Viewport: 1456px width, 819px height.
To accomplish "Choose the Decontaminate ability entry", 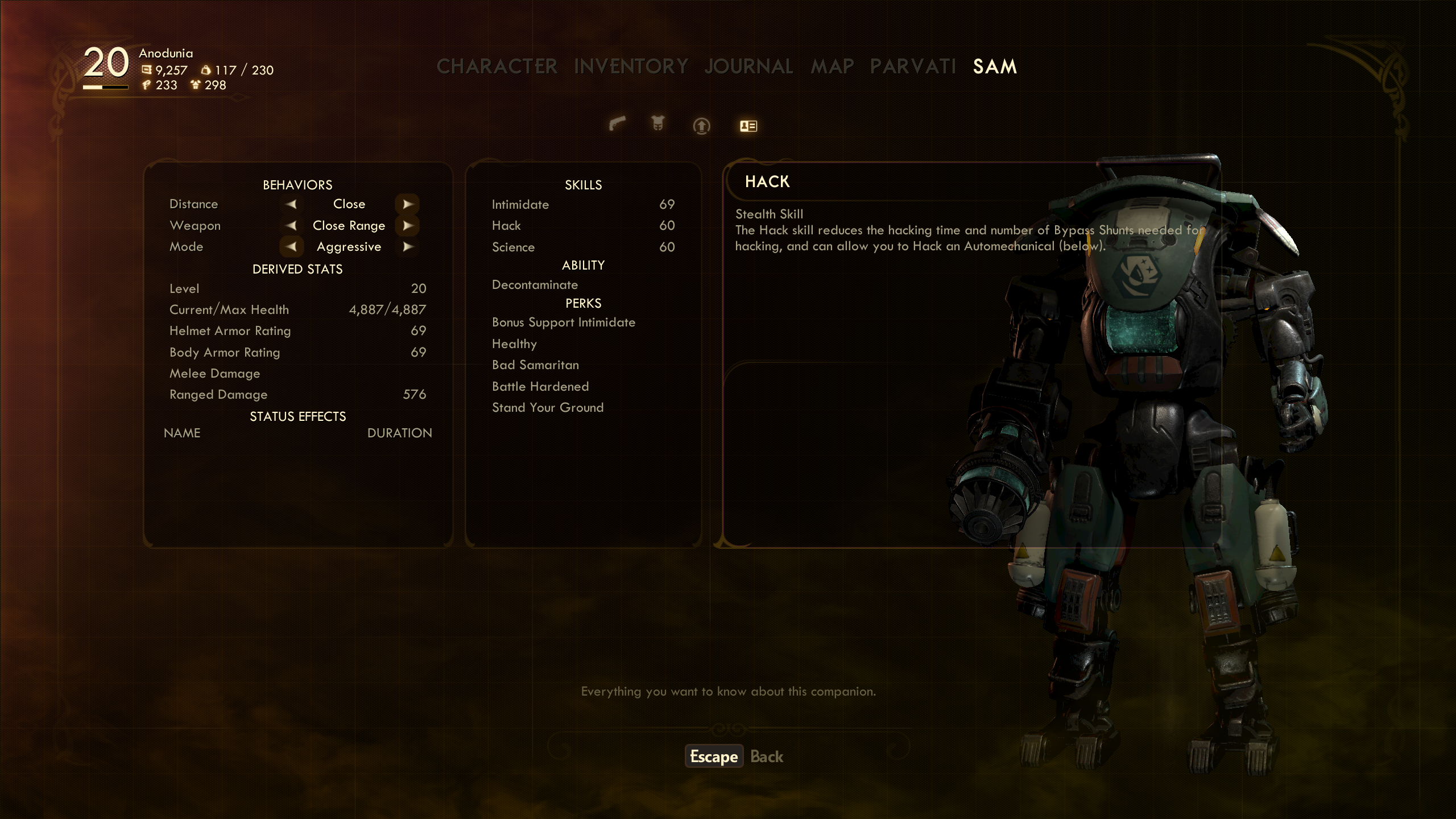I will (535, 285).
